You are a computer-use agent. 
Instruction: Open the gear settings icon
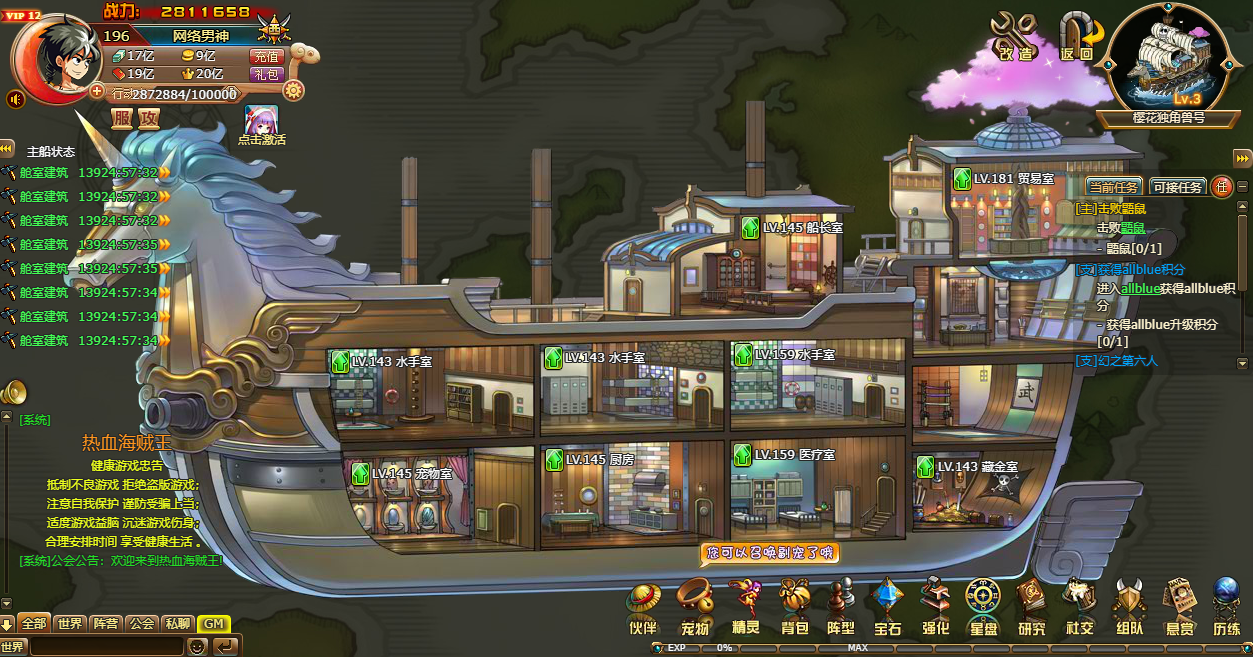[x=293, y=91]
